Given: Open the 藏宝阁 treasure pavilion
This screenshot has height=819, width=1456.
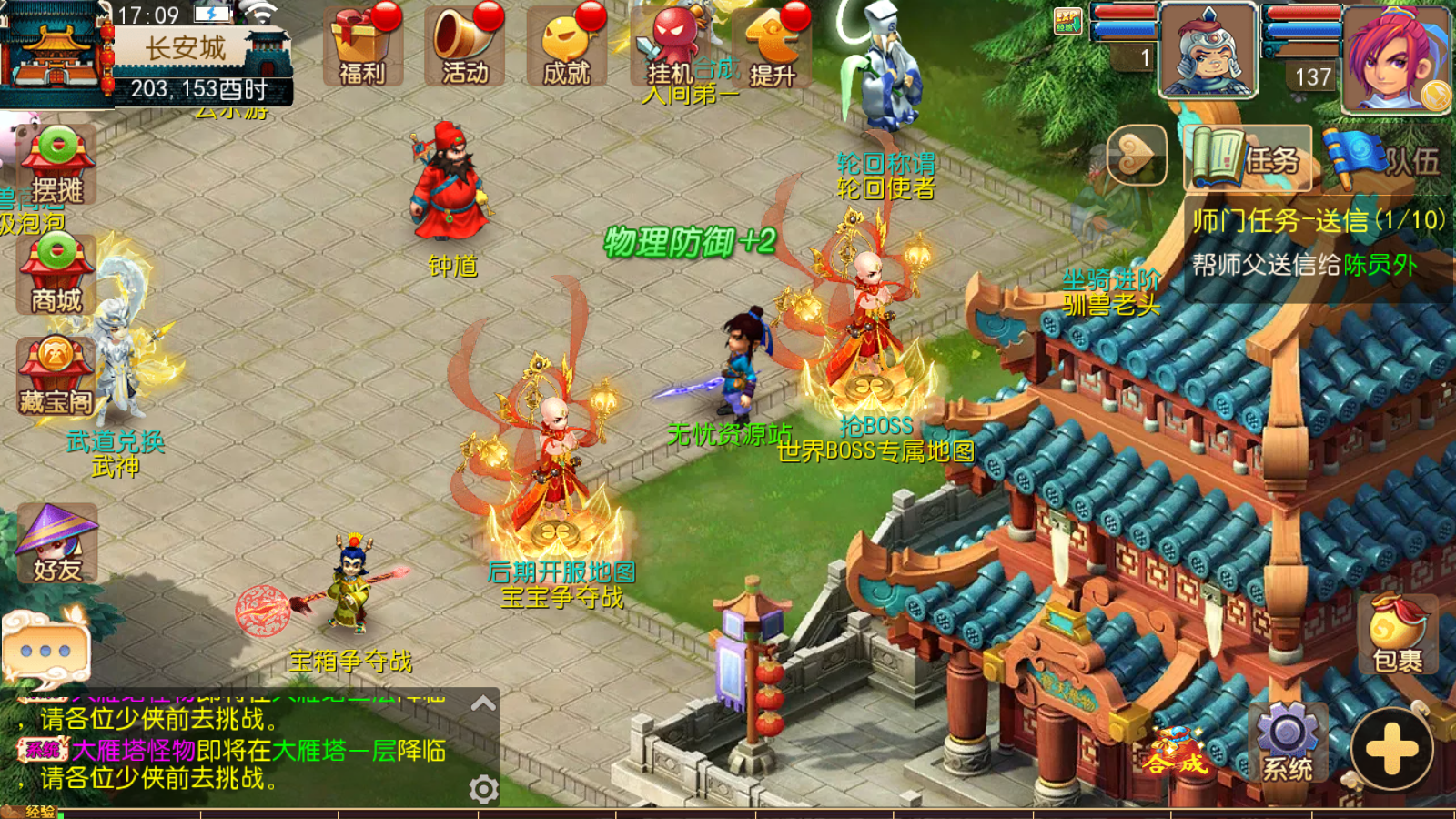Looking at the screenshot, I should coord(56,377).
